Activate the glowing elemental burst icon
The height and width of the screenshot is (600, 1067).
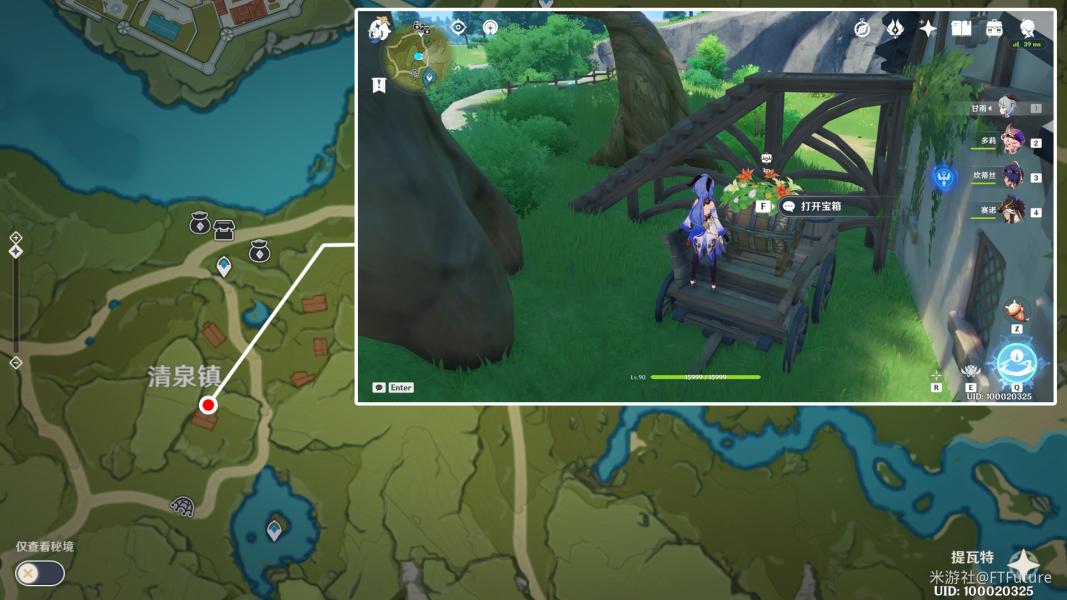pos(1017,363)
